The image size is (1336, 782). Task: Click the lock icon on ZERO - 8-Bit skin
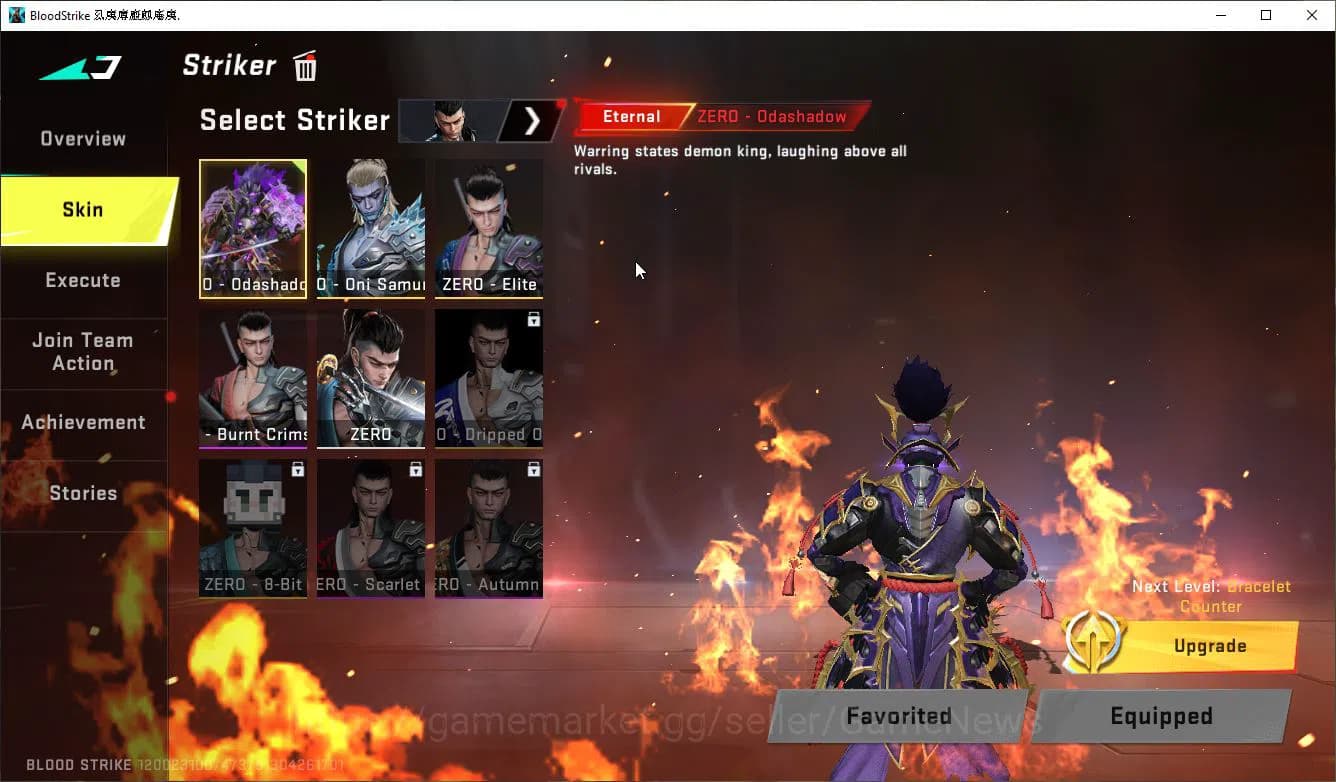click(x=297, y=470)
